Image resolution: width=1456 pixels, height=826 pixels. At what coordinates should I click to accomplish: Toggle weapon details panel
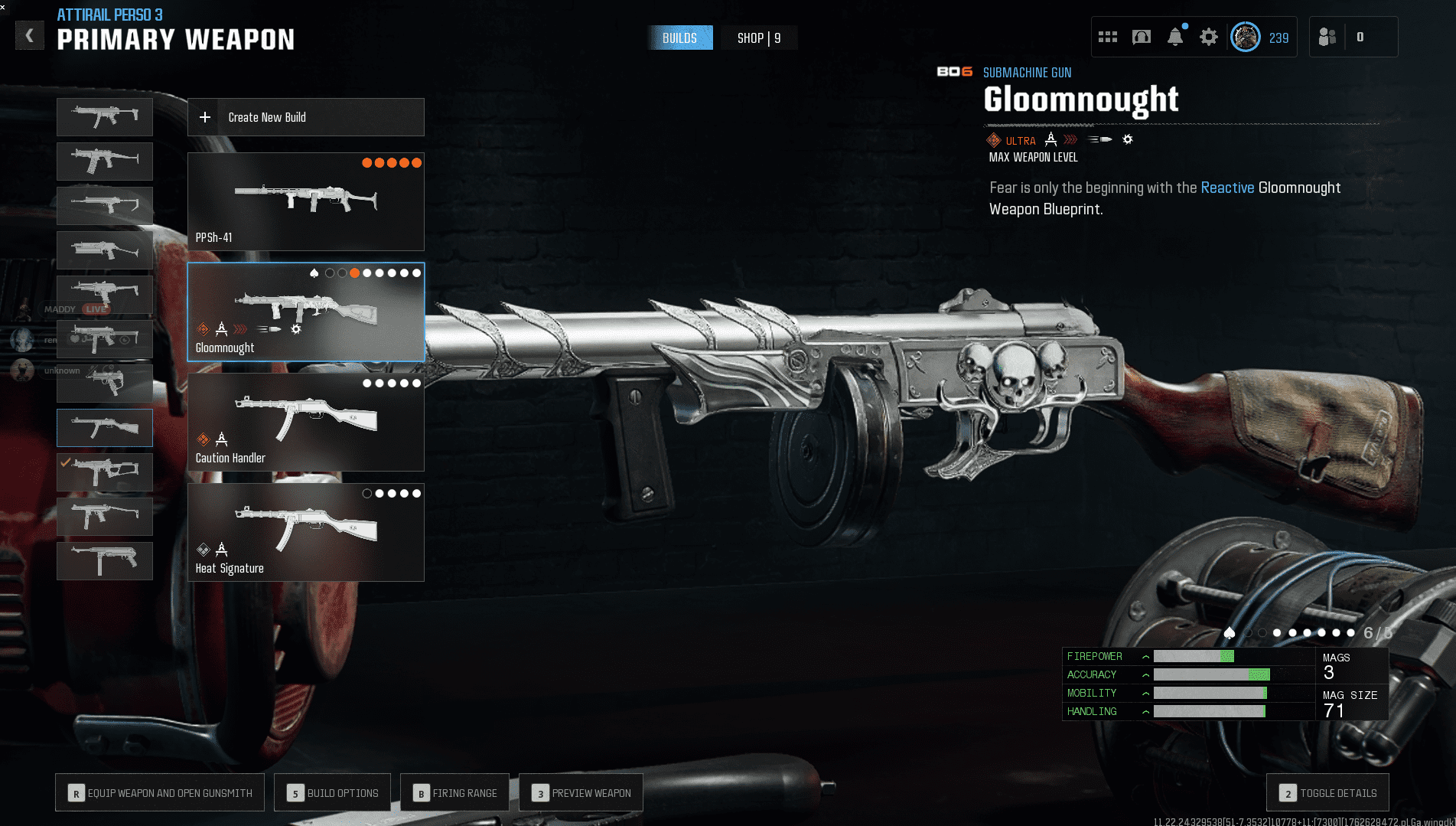click(x=1328, y=792)
